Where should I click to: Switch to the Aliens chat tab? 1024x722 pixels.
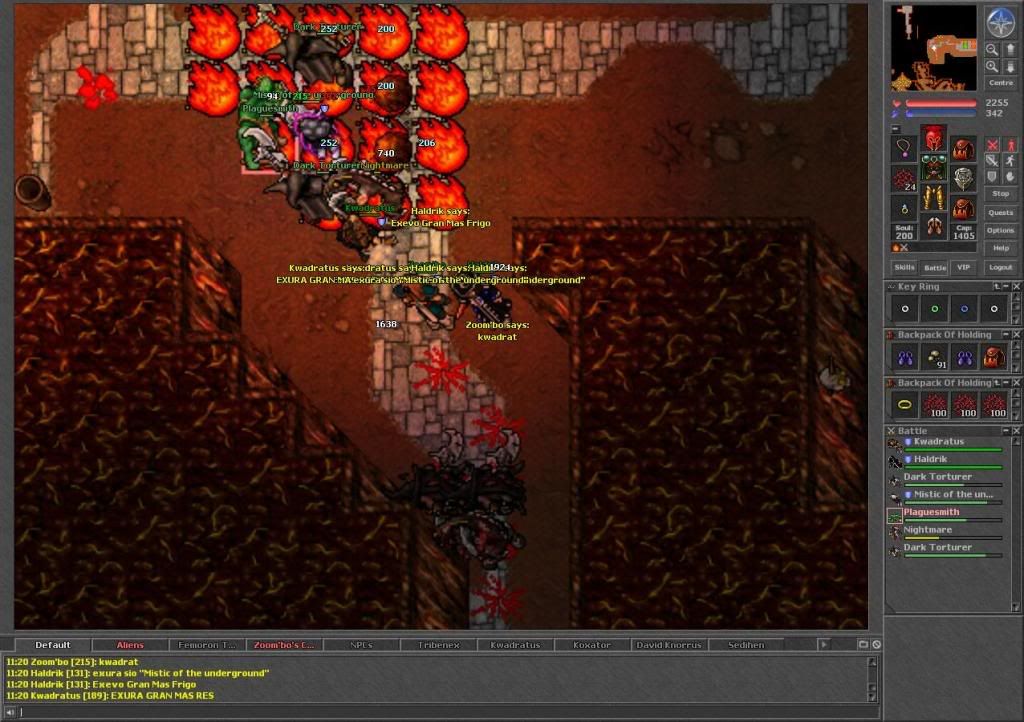130,645
